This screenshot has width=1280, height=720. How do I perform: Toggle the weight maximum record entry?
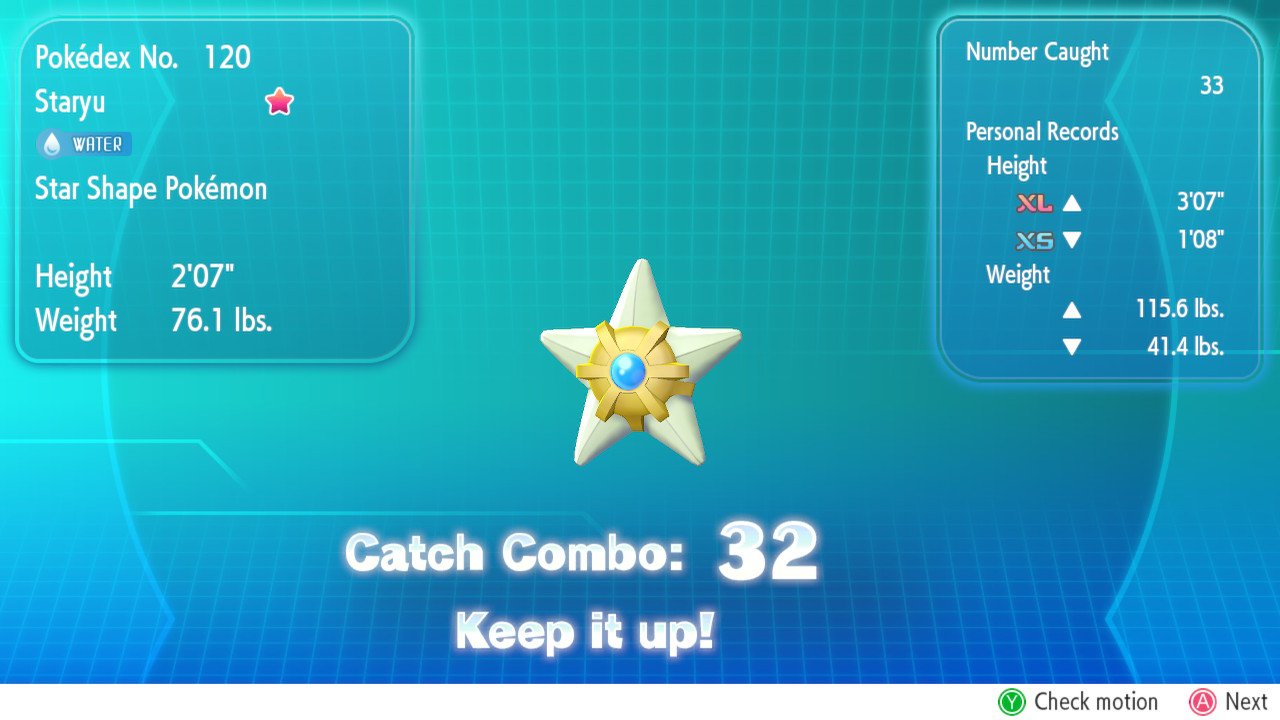coord(1120,310)
